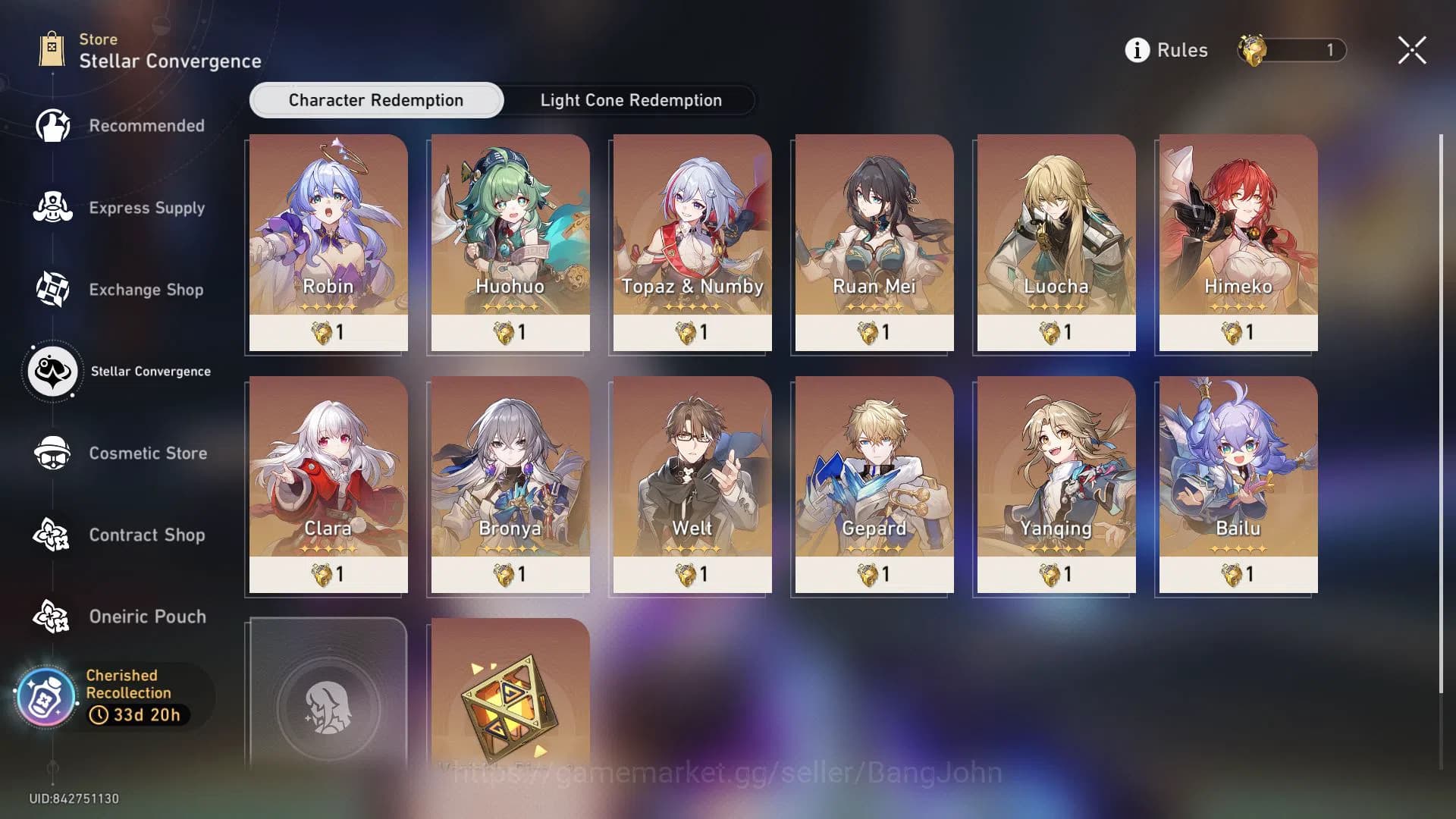Click the Rules info button

(x=1136, y=49)
